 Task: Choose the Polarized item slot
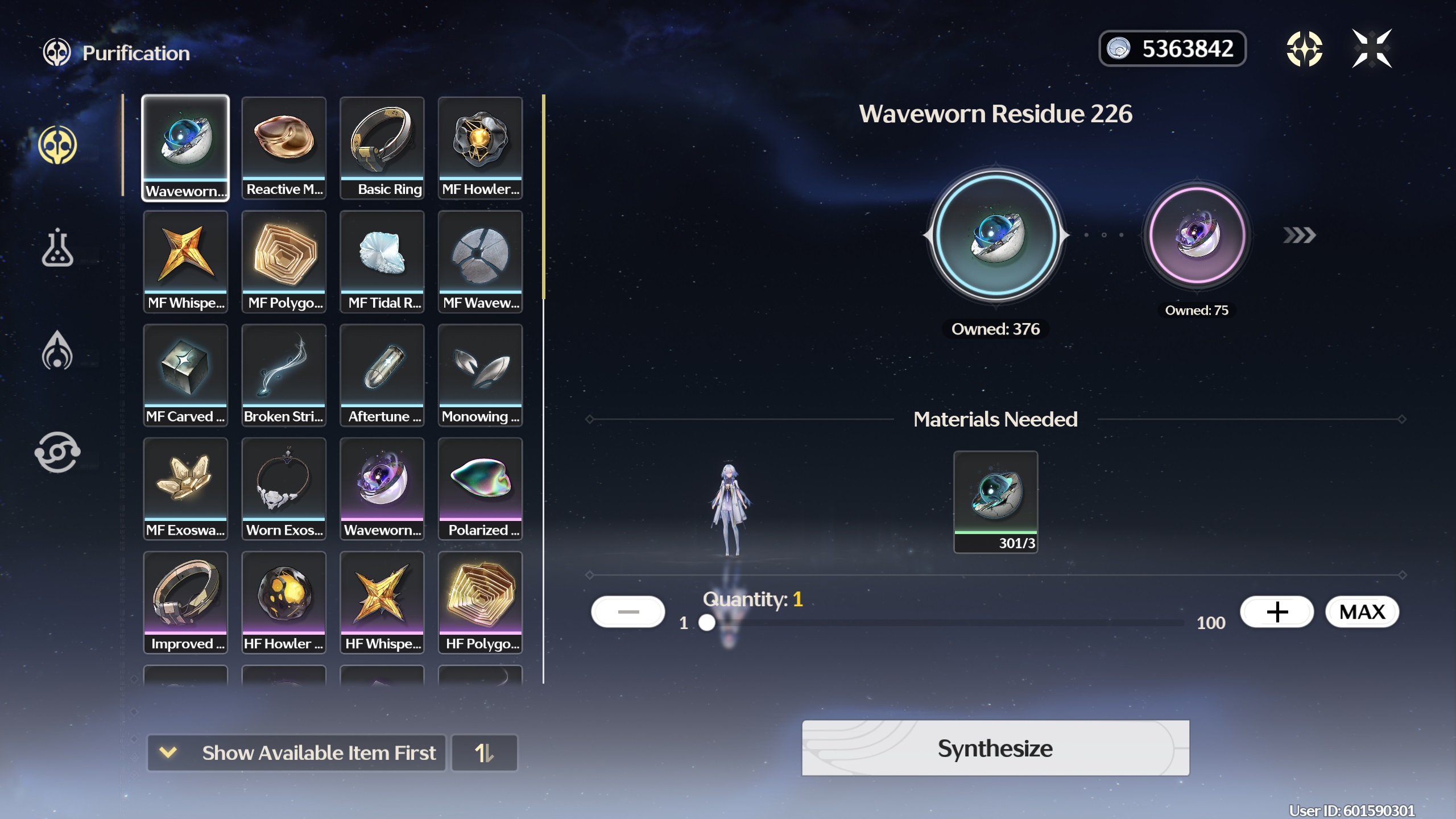coord(481,489)
